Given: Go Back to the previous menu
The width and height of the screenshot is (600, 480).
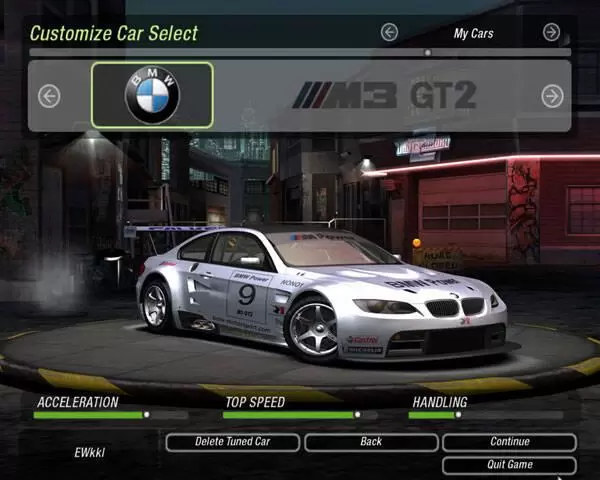Looking at the screenshot, I should point(371,442).
